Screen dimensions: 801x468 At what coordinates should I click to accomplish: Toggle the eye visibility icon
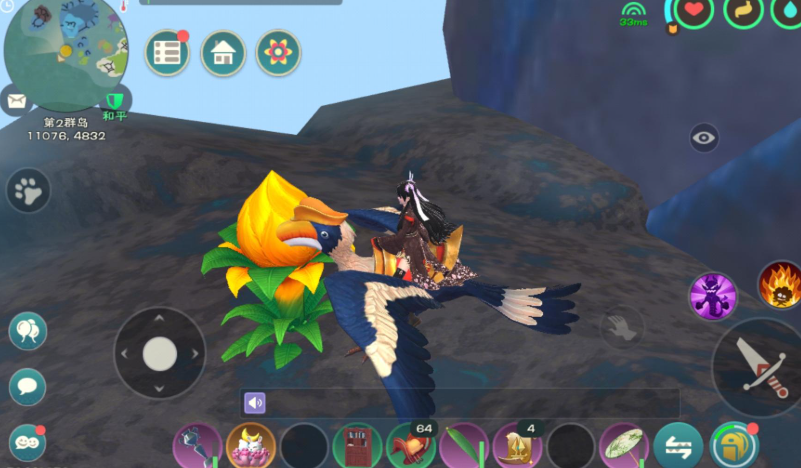(x=704, y=138)
